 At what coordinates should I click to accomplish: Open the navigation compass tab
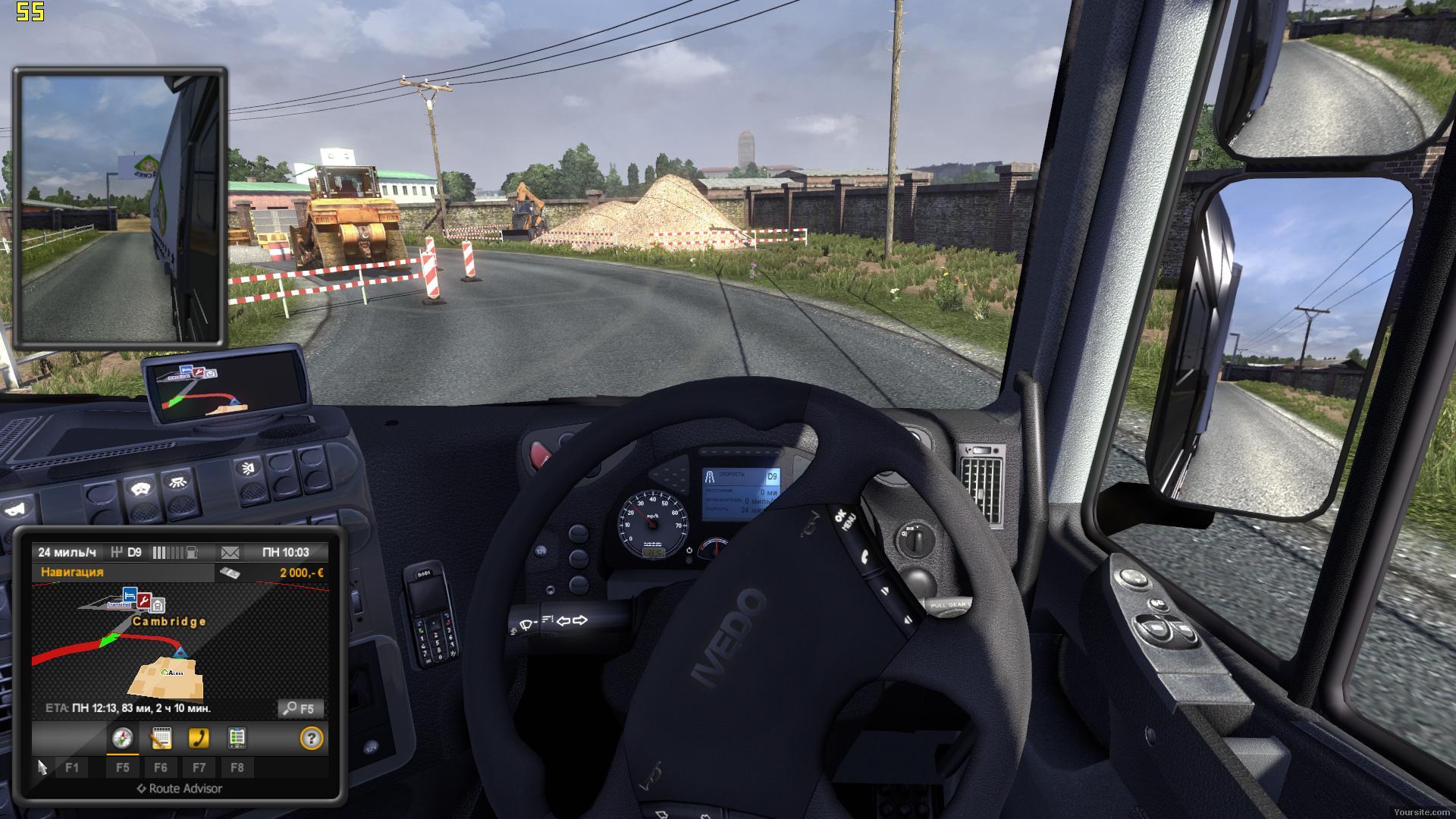click(122, 738)
